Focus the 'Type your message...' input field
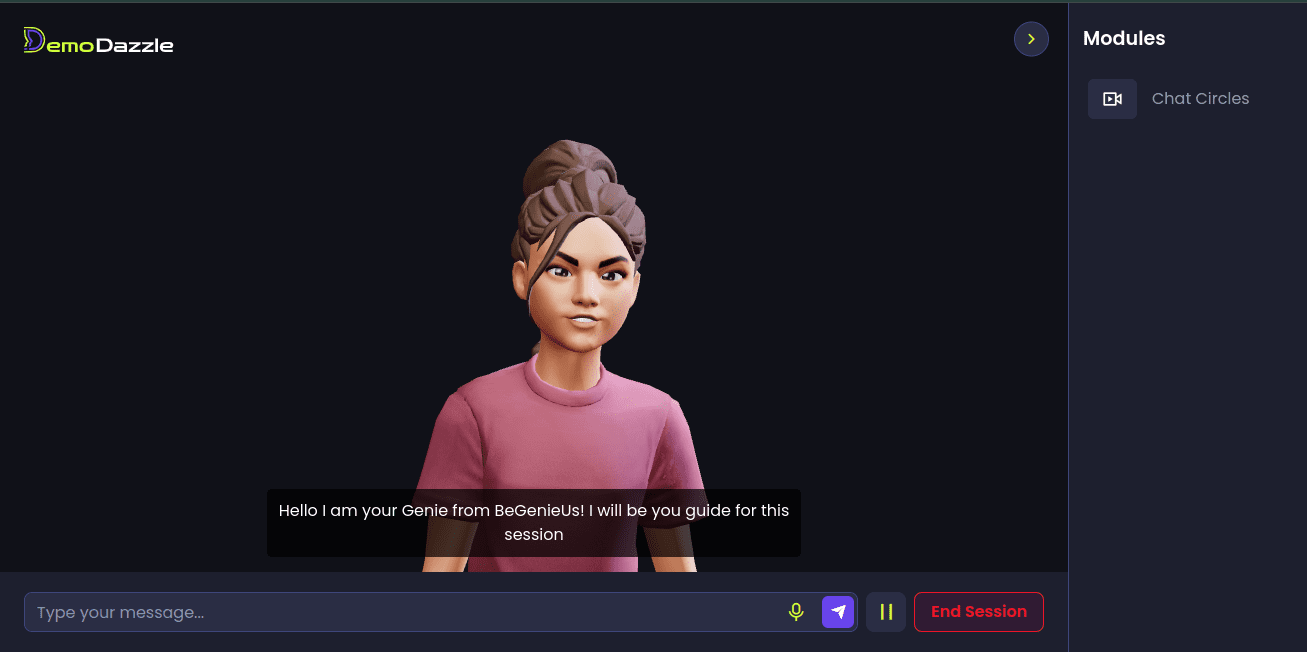This screenshot has height=652, width=1307. 400,612
